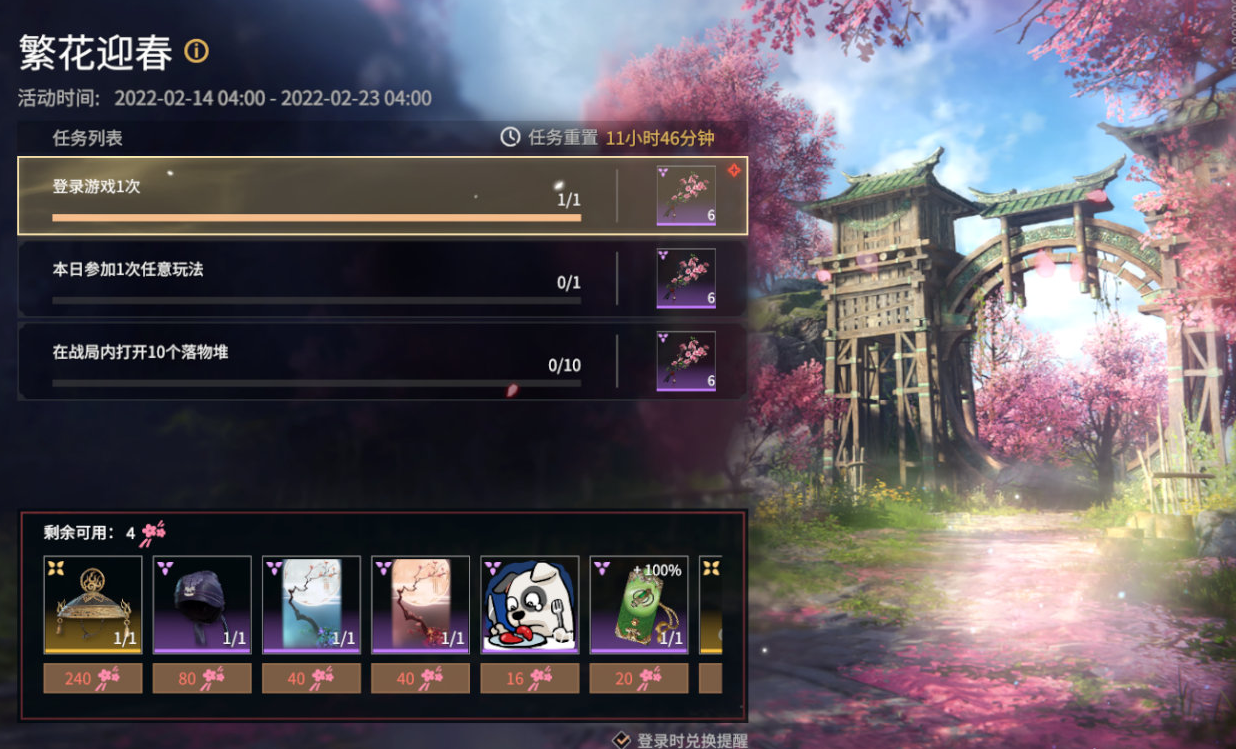1236x749 pixels.
Task: Choose the golden headdress reward item
Action: [x=93, y=605]
